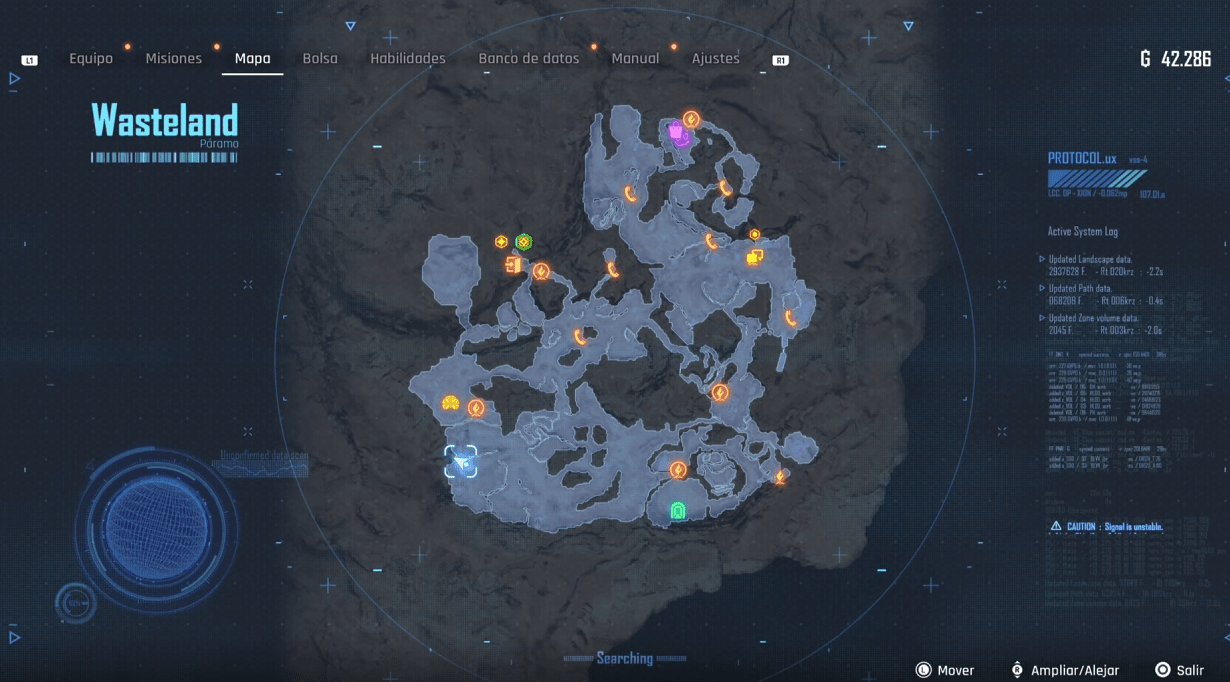Select the player position cursor on the map
Image resolution: width=1230 pixels, height=682 pixels.
(461, 462)
